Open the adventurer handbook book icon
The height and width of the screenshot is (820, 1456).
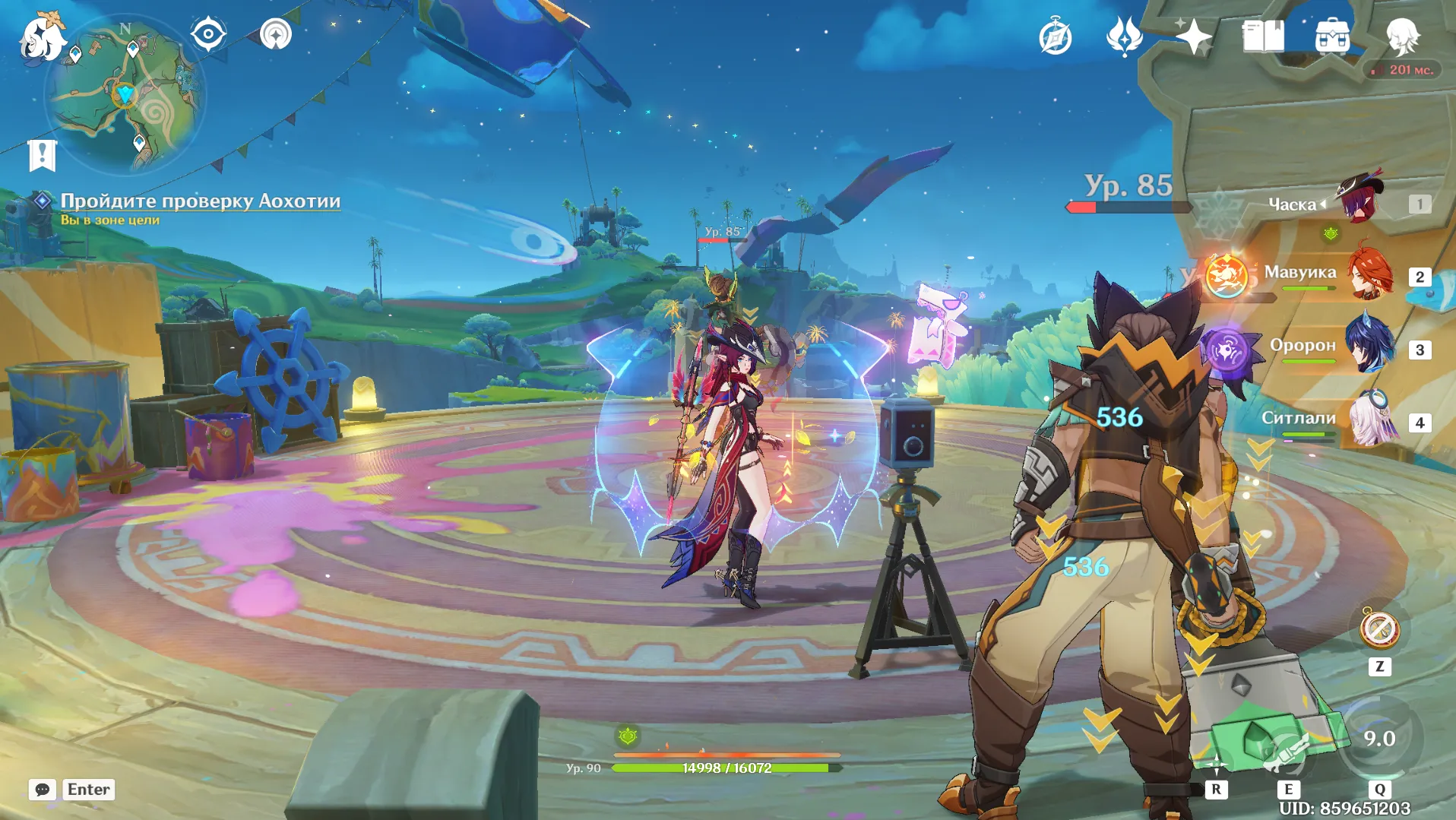1263,36
